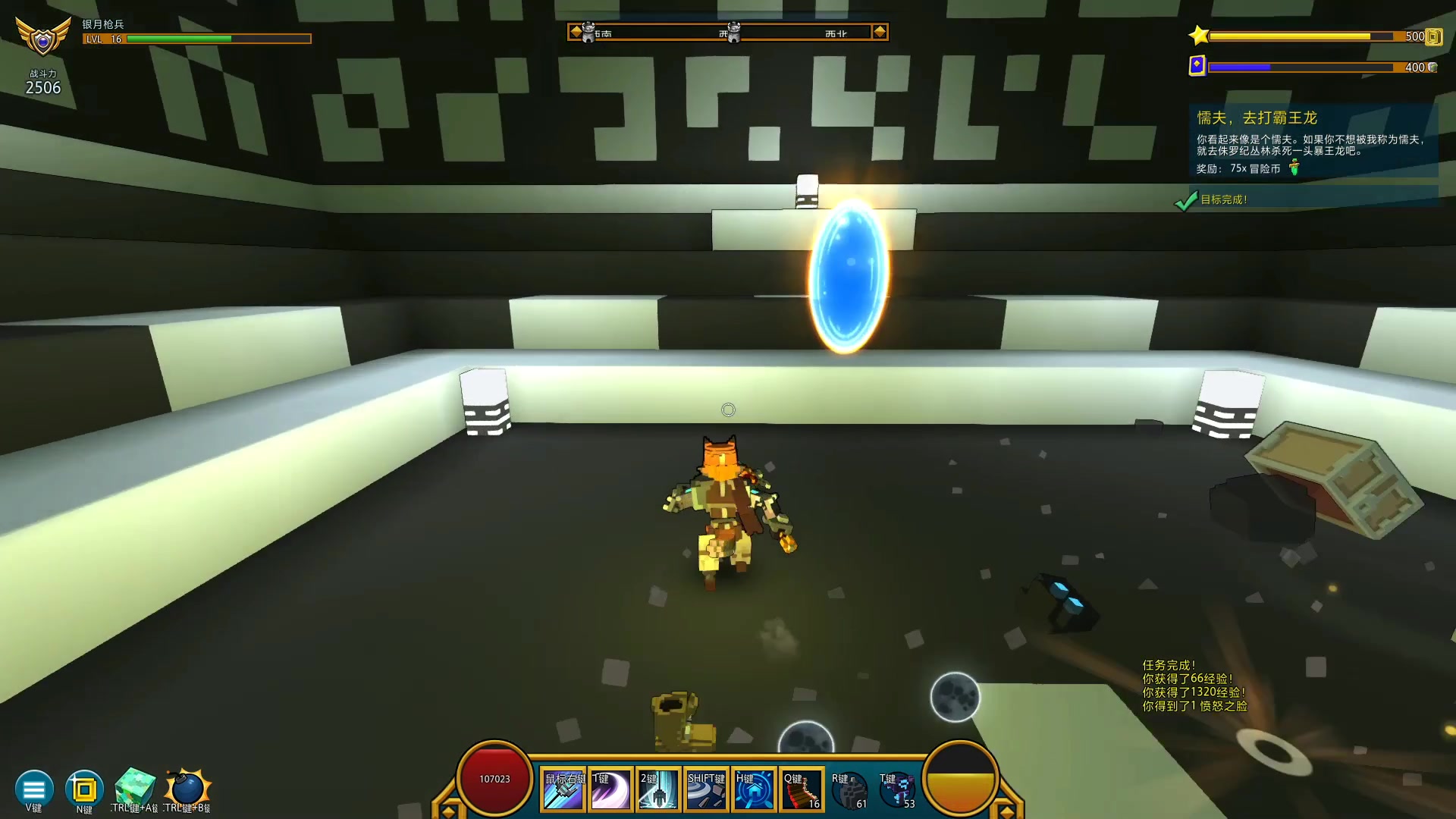Activate the blue home teleport icon
The width and height of the screenshot is (1456, 819).
click(754, 789)
